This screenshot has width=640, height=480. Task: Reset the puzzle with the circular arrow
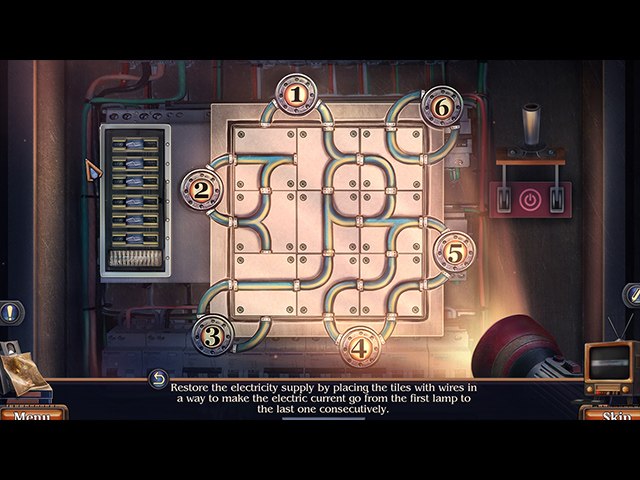158,379
